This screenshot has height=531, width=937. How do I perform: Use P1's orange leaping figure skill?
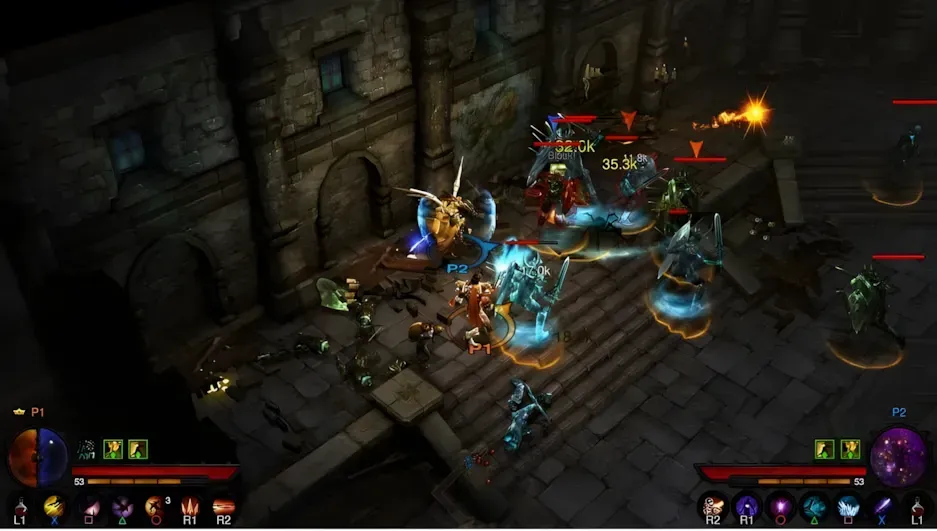155,507
